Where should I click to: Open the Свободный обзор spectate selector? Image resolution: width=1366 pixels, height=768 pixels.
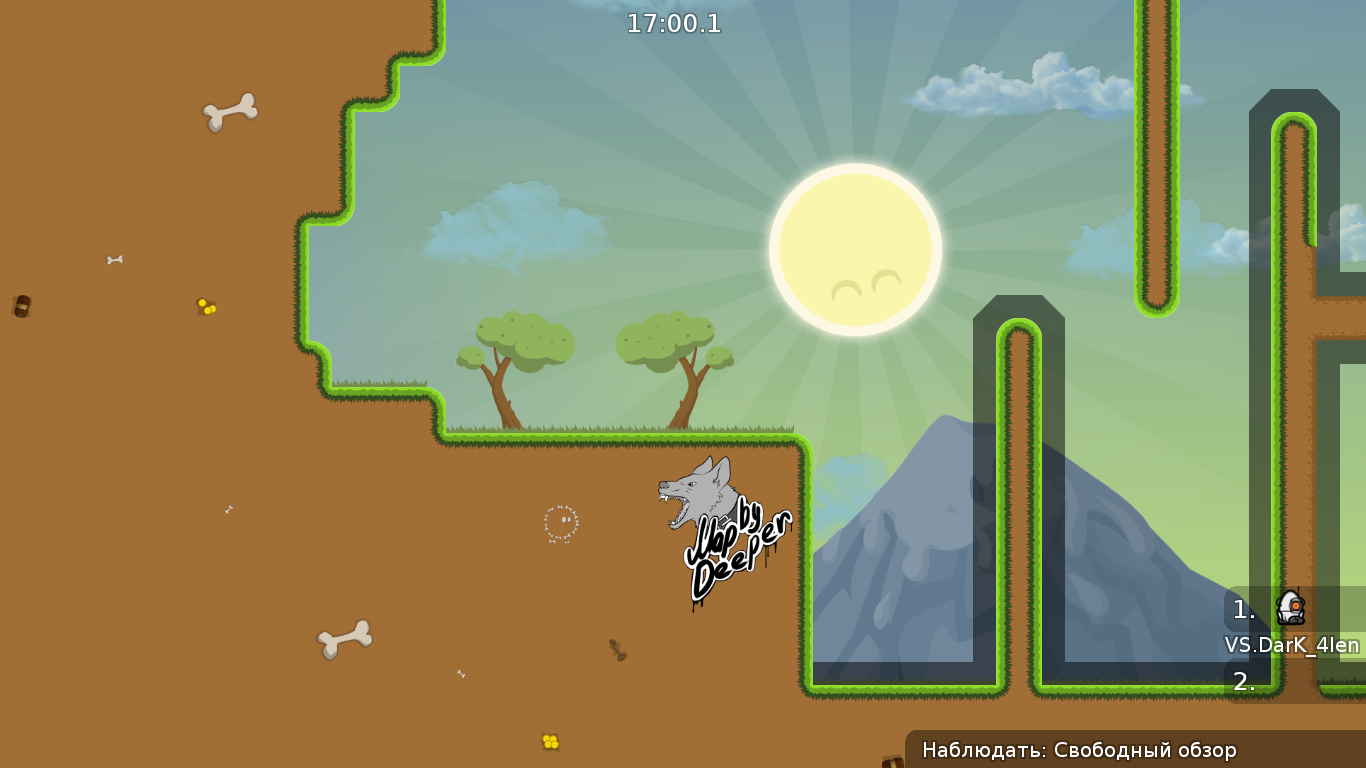[1146, 748]
